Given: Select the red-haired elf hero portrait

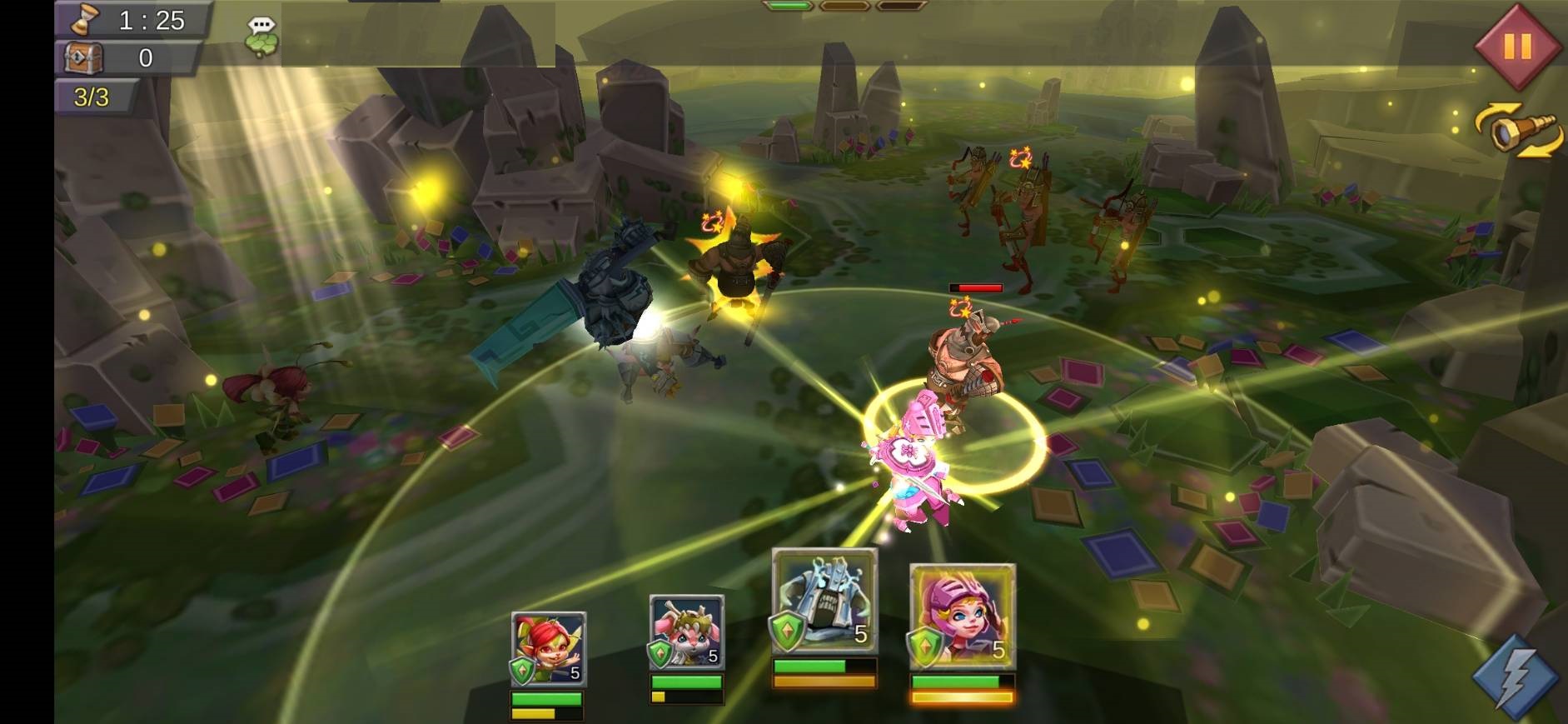Looking at the screenshot, I should click(548, 648).
